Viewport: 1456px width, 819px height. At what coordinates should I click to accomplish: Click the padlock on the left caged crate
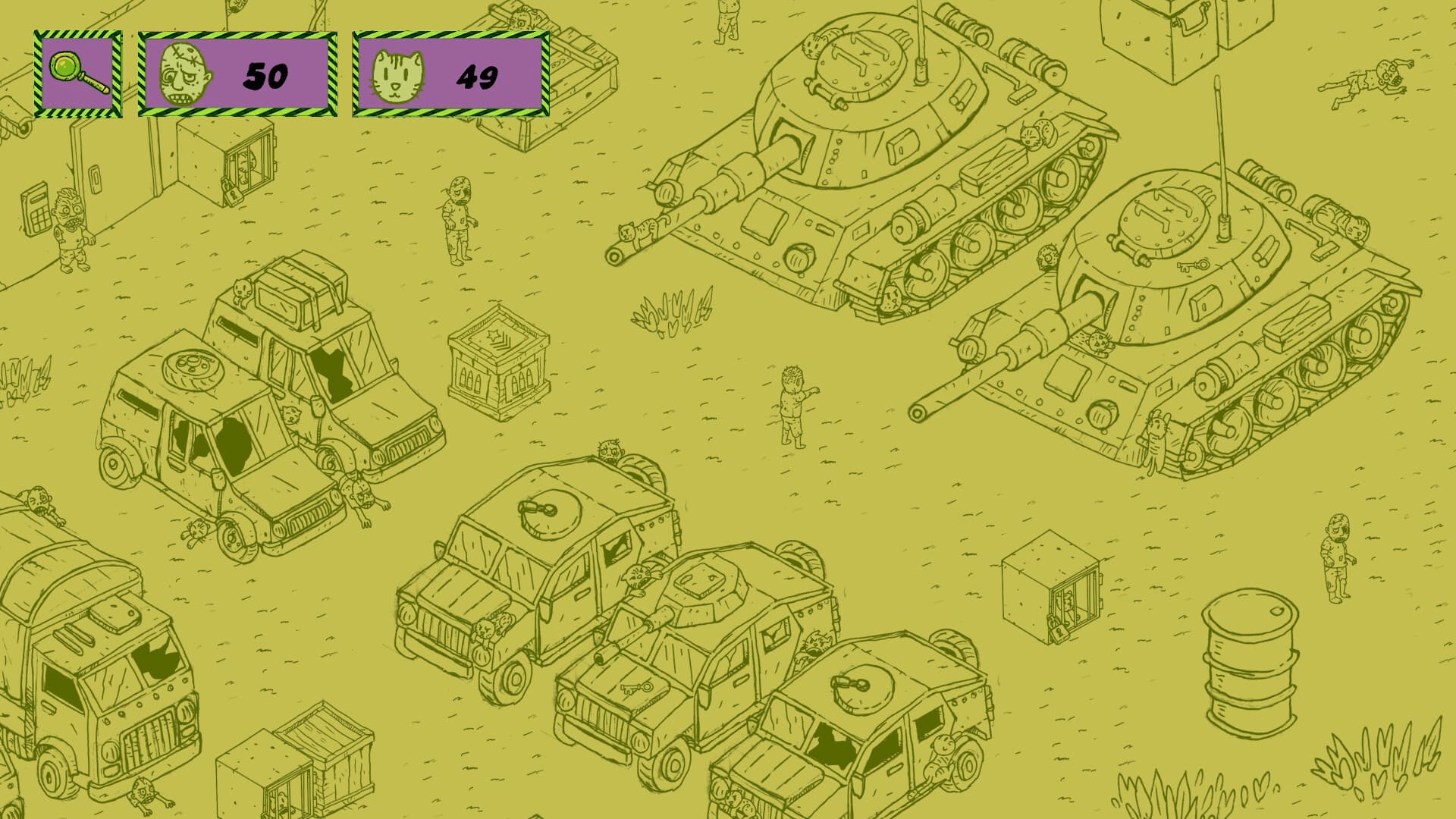(233, 196)
